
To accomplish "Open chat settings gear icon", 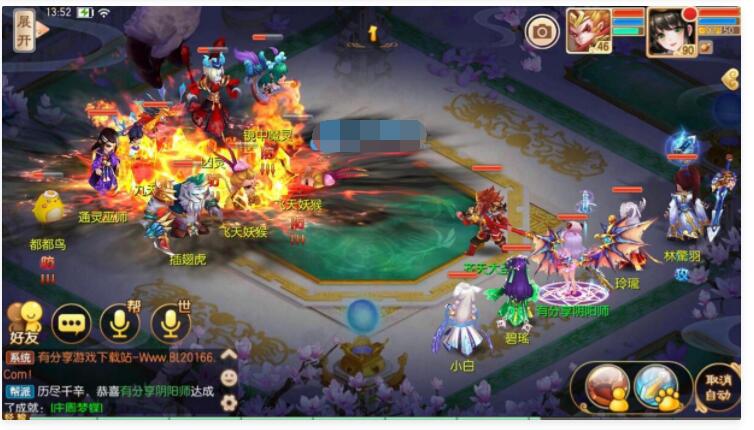I will point(229,402).
